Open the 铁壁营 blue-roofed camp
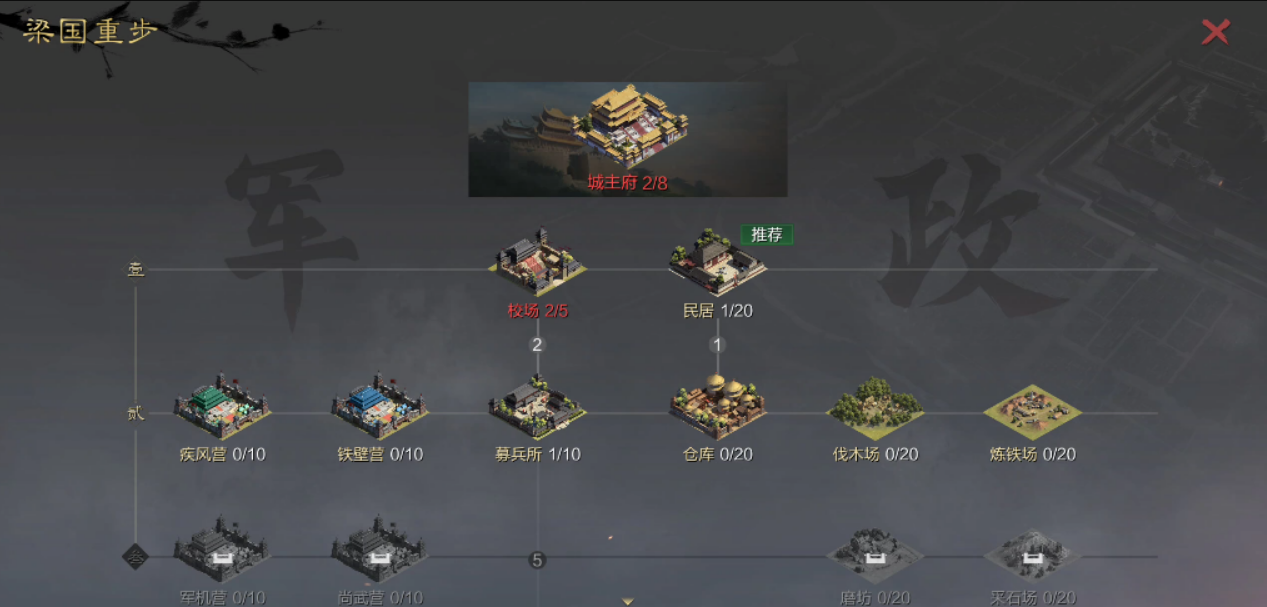1267x607 pixels. [x=380, y=408]
